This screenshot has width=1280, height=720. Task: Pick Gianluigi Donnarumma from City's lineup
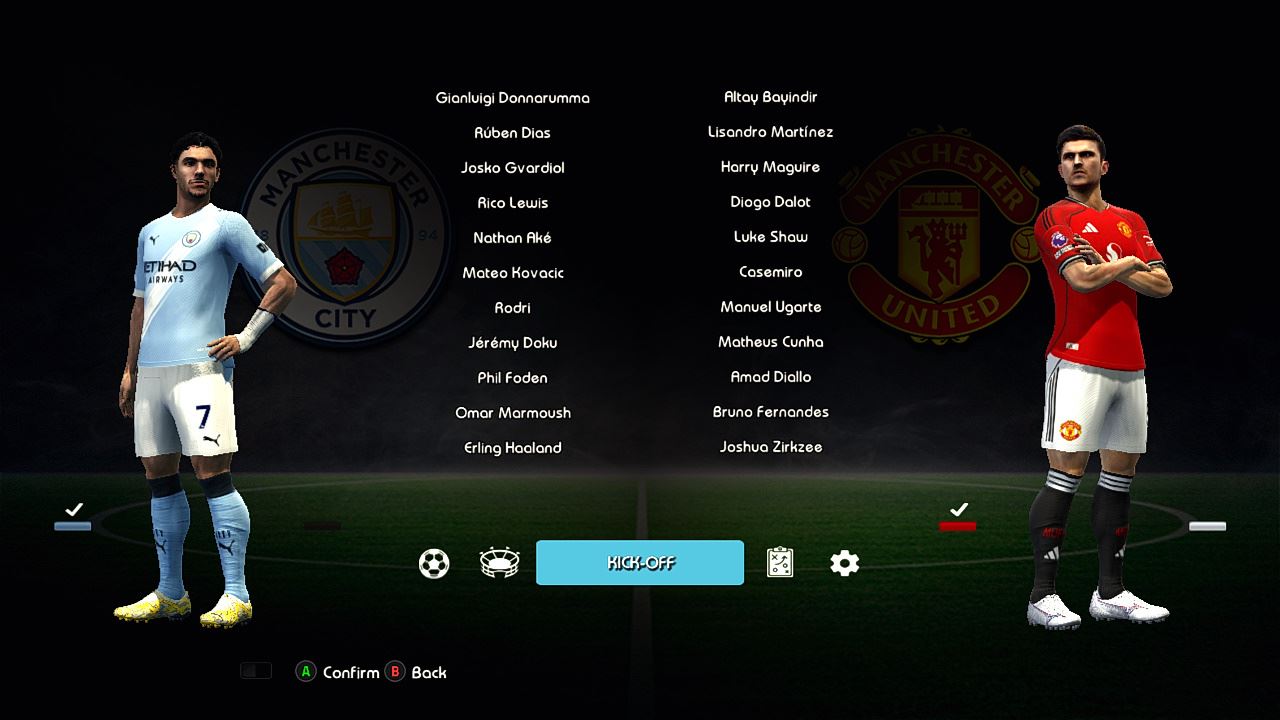tap(513, 98)
